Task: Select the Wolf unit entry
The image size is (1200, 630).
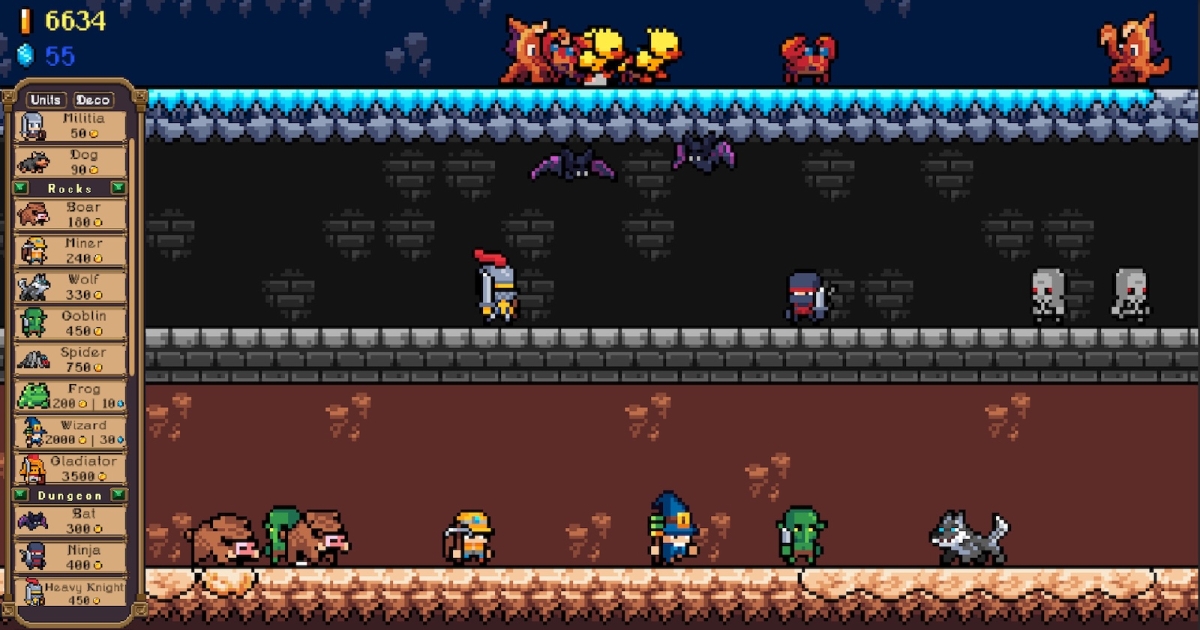Action: pyautogui.click(x=70, y=287)
